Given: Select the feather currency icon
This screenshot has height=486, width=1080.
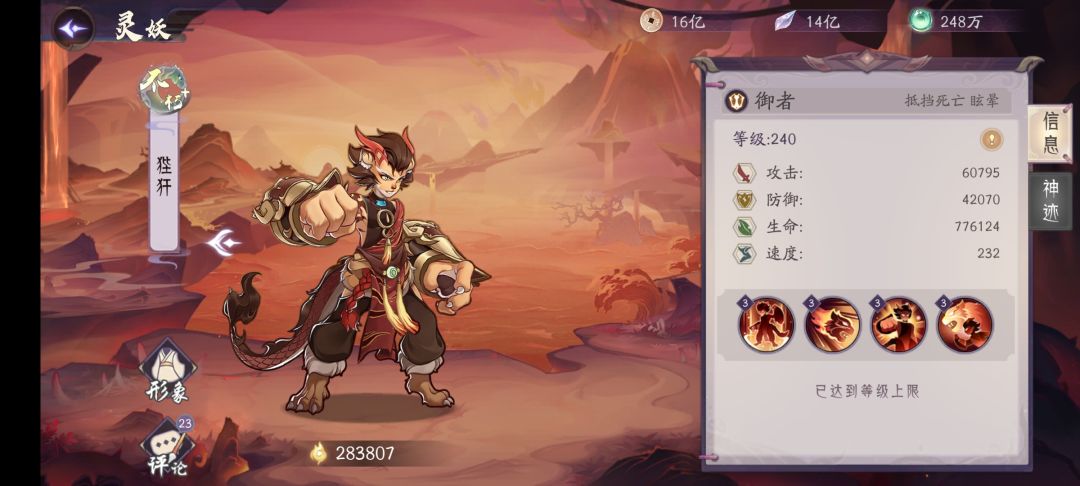Looking at the screenshot, I should coord(786,20).
